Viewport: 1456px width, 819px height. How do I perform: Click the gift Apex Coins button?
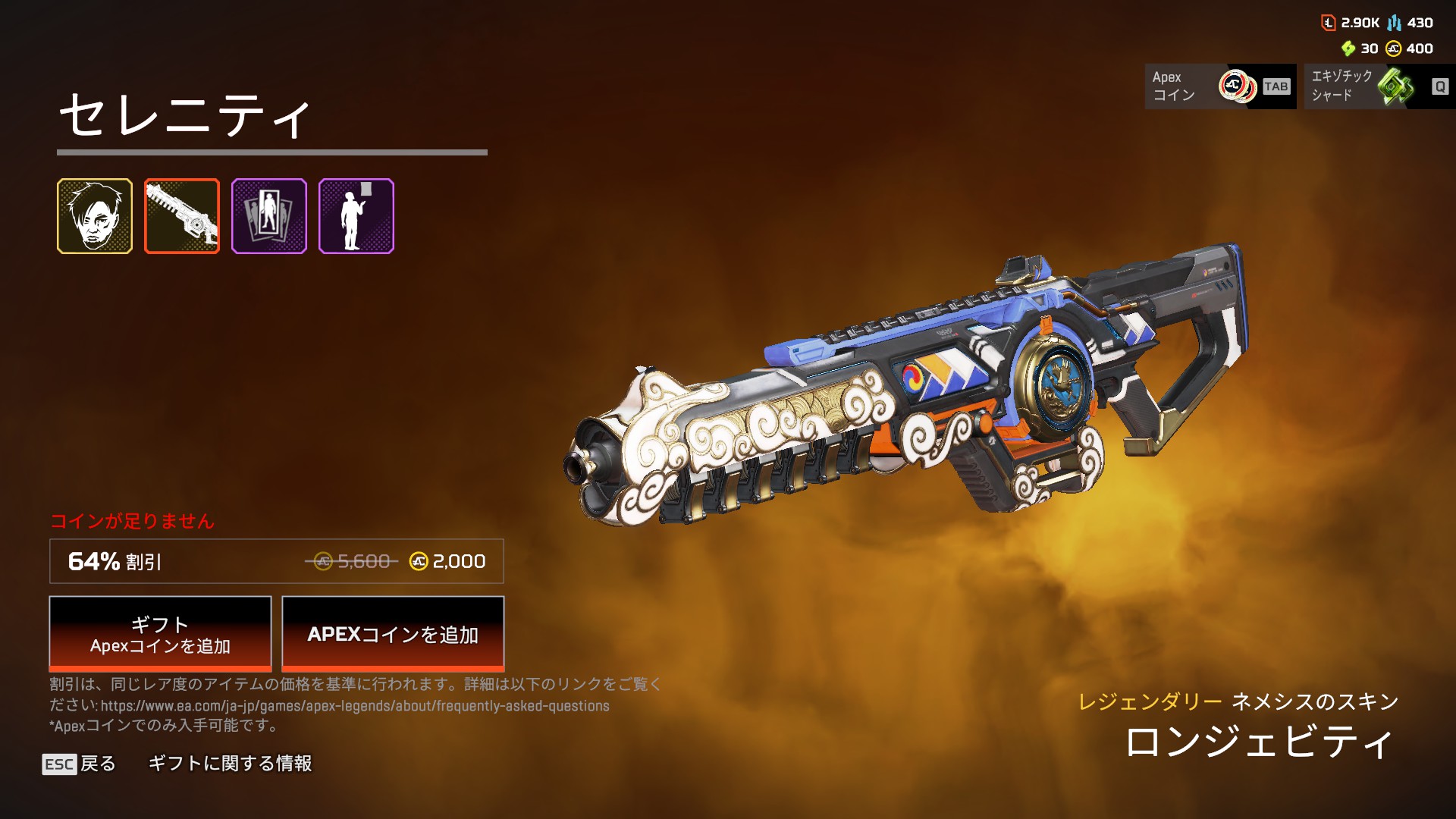pos(160,634)
